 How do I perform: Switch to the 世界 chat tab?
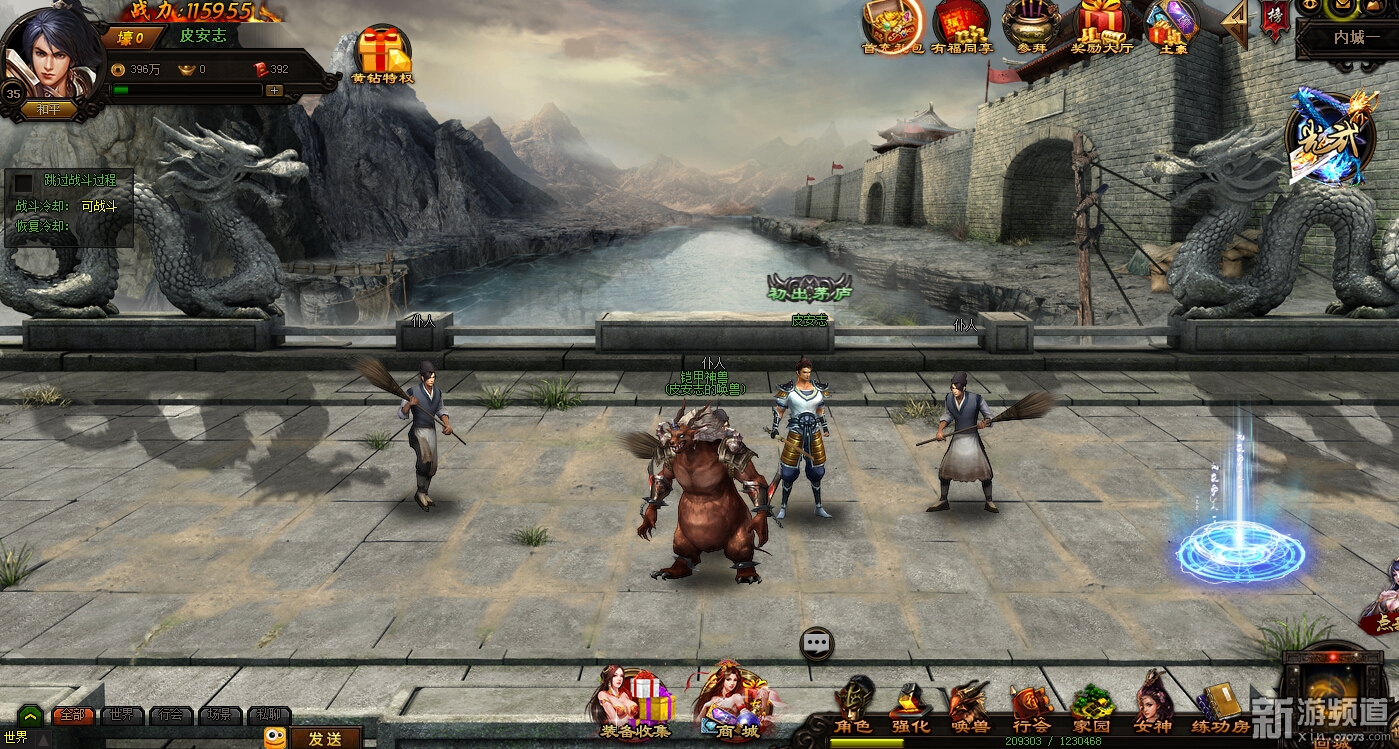tap(122, 716)
